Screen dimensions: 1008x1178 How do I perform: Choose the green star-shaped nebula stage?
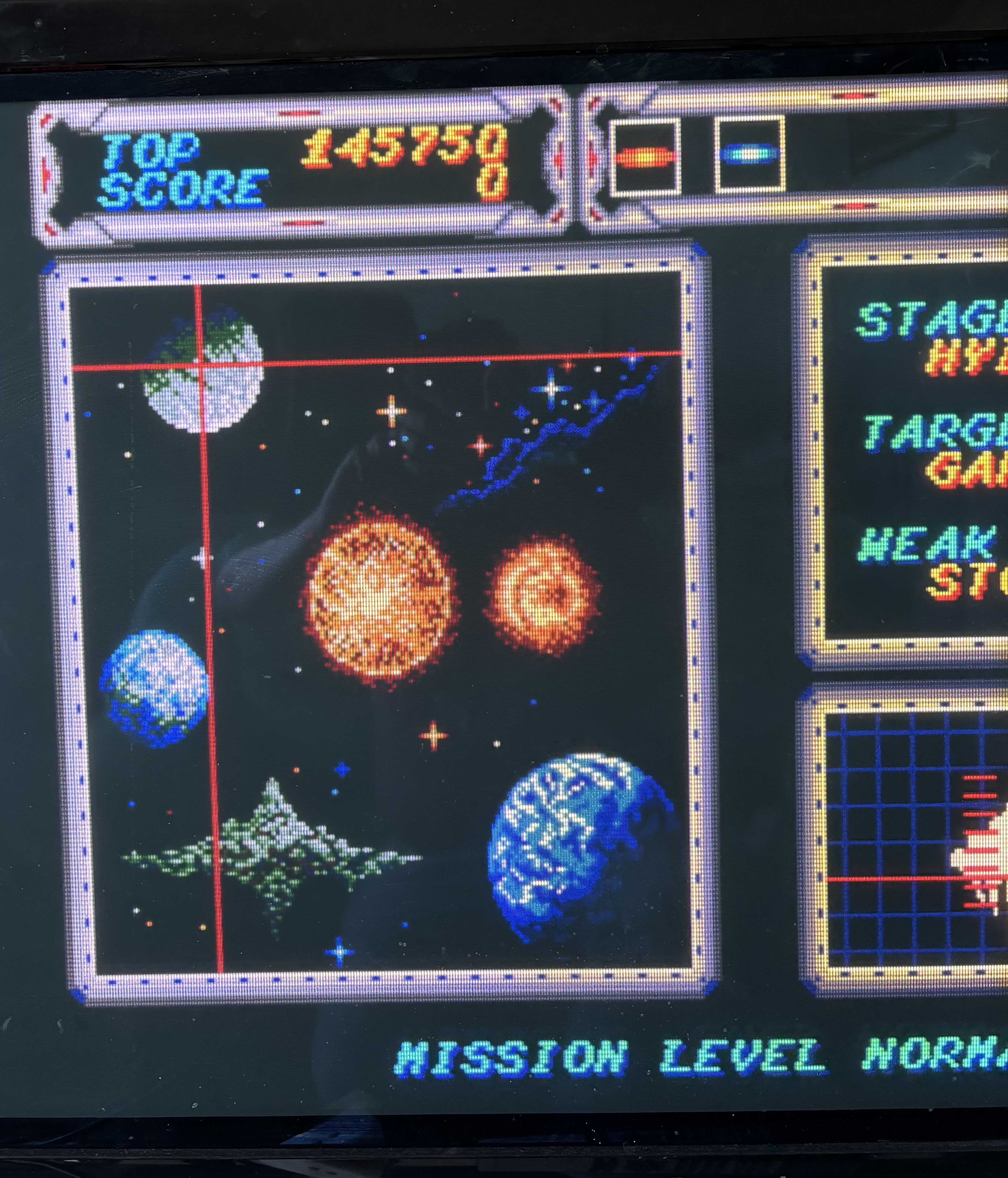click(272, 855)
